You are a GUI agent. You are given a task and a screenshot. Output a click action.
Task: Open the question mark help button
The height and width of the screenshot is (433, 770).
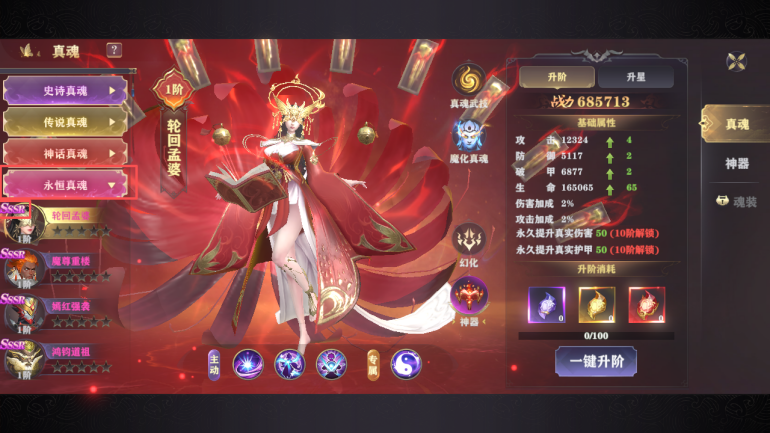[x=114, y=50]
